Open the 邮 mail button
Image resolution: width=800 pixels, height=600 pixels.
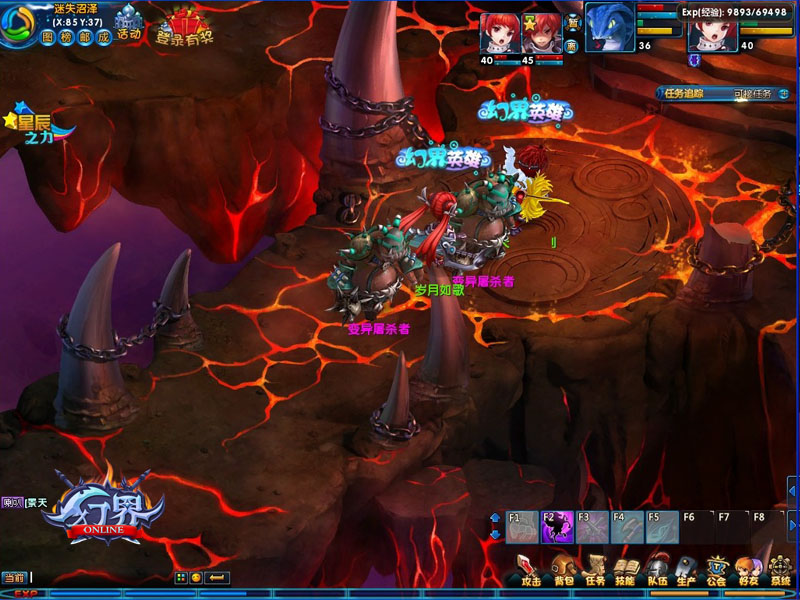coord(86,36)
